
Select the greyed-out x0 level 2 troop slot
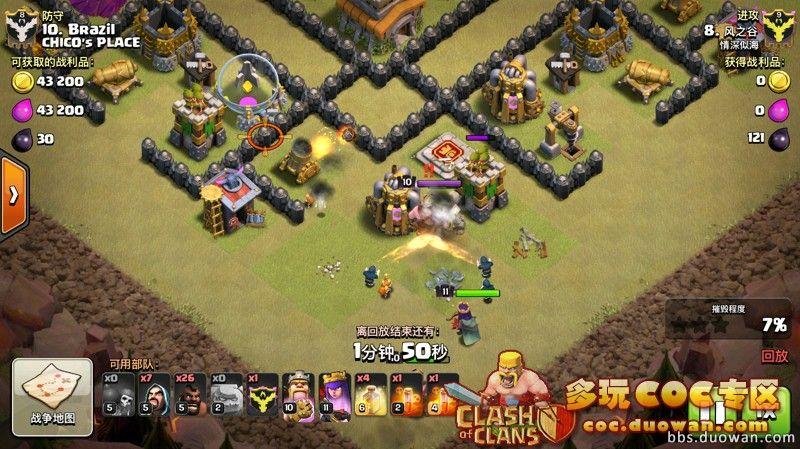click(x=226, y=394)
